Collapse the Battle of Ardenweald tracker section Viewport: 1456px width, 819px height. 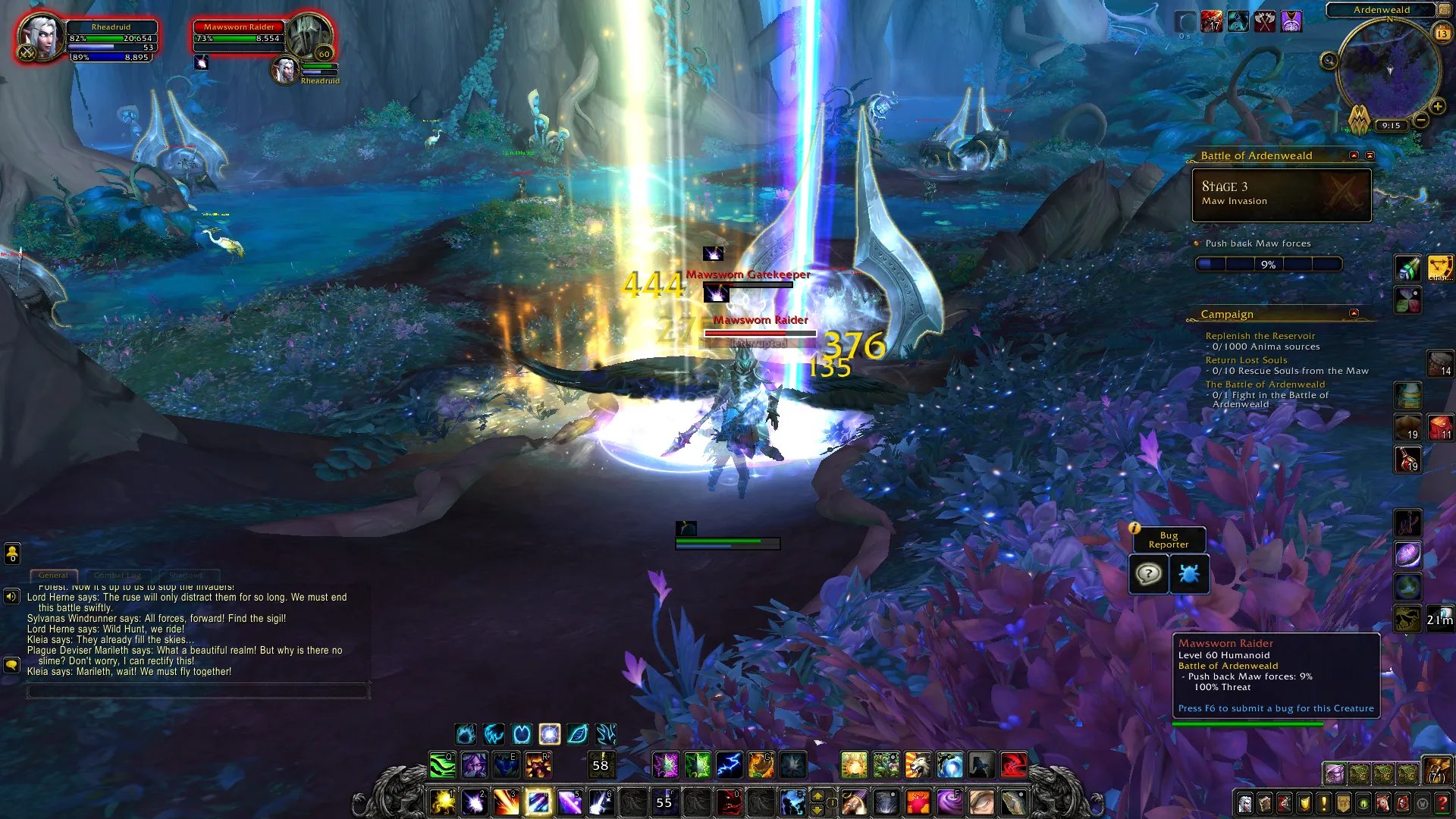(x=1354, y=155)
